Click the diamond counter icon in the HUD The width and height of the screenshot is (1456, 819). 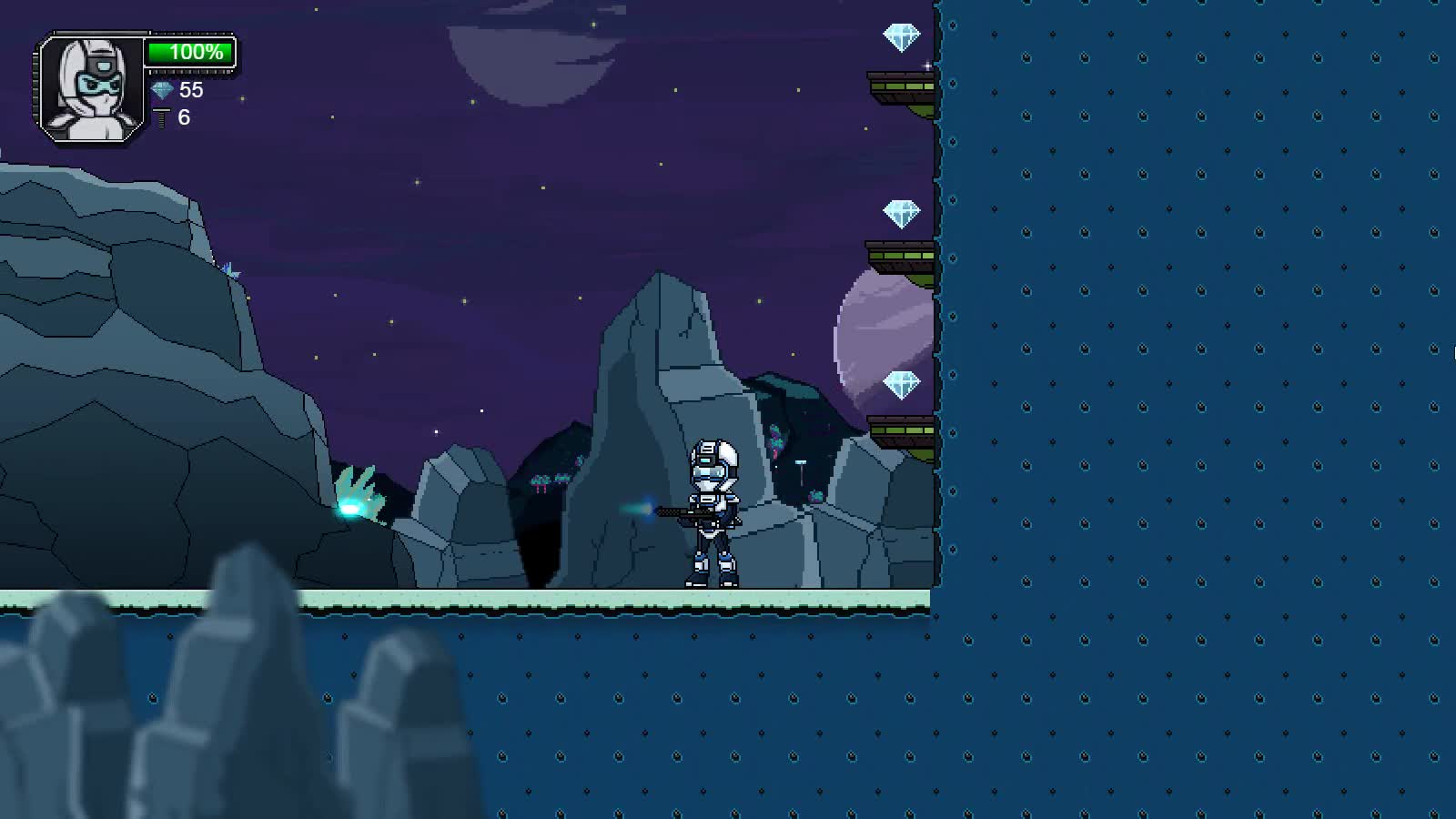(162, 91)
